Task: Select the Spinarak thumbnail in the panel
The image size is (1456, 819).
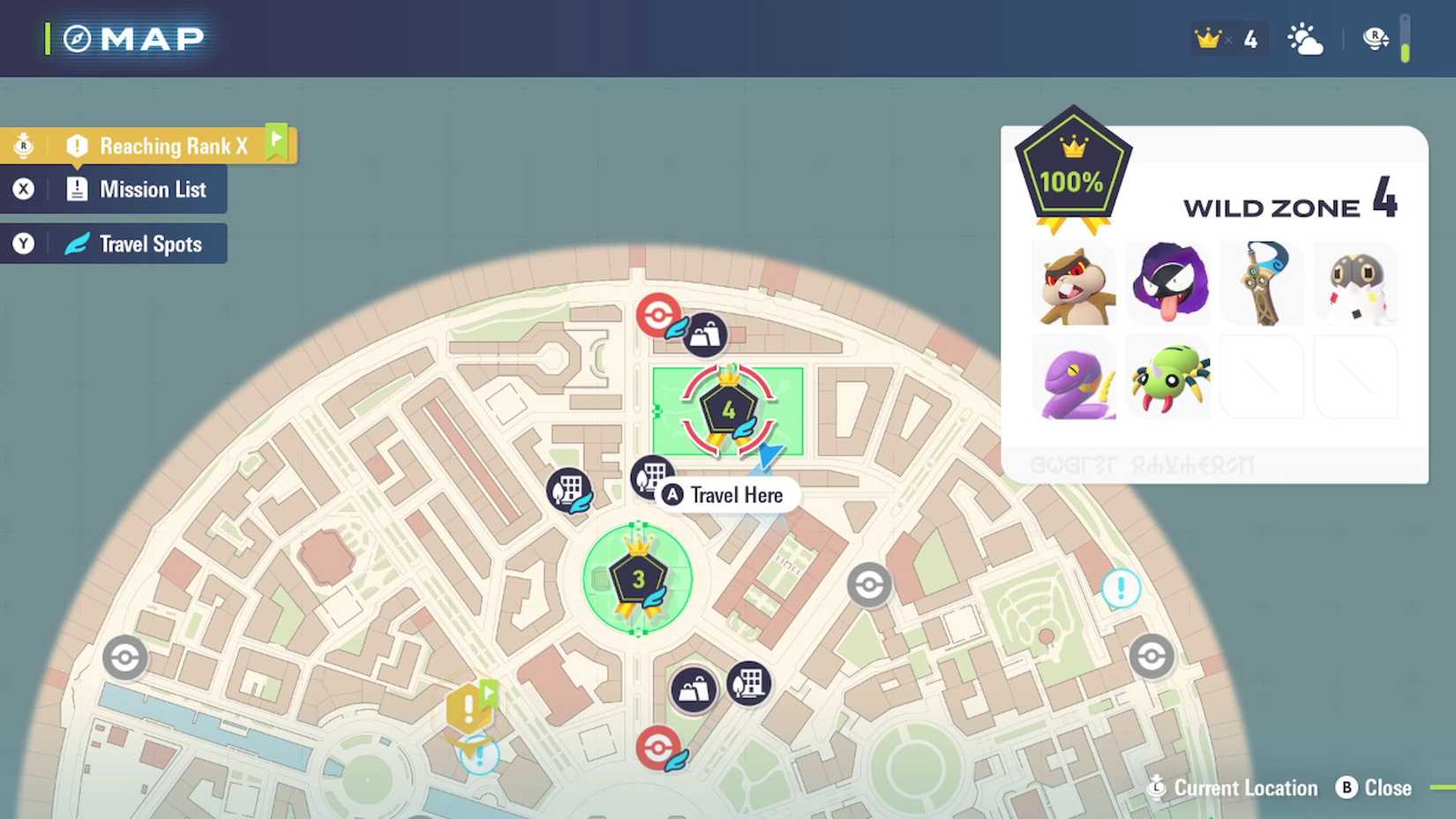Action: pyautogui.click(x=1169, y=378)
